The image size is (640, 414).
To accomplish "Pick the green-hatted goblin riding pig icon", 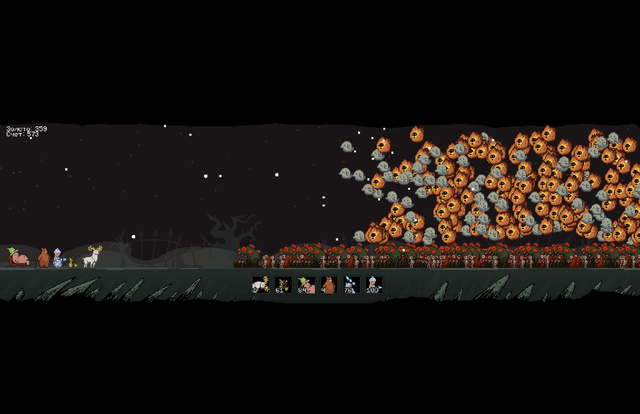I will click(x=305, y=285).
